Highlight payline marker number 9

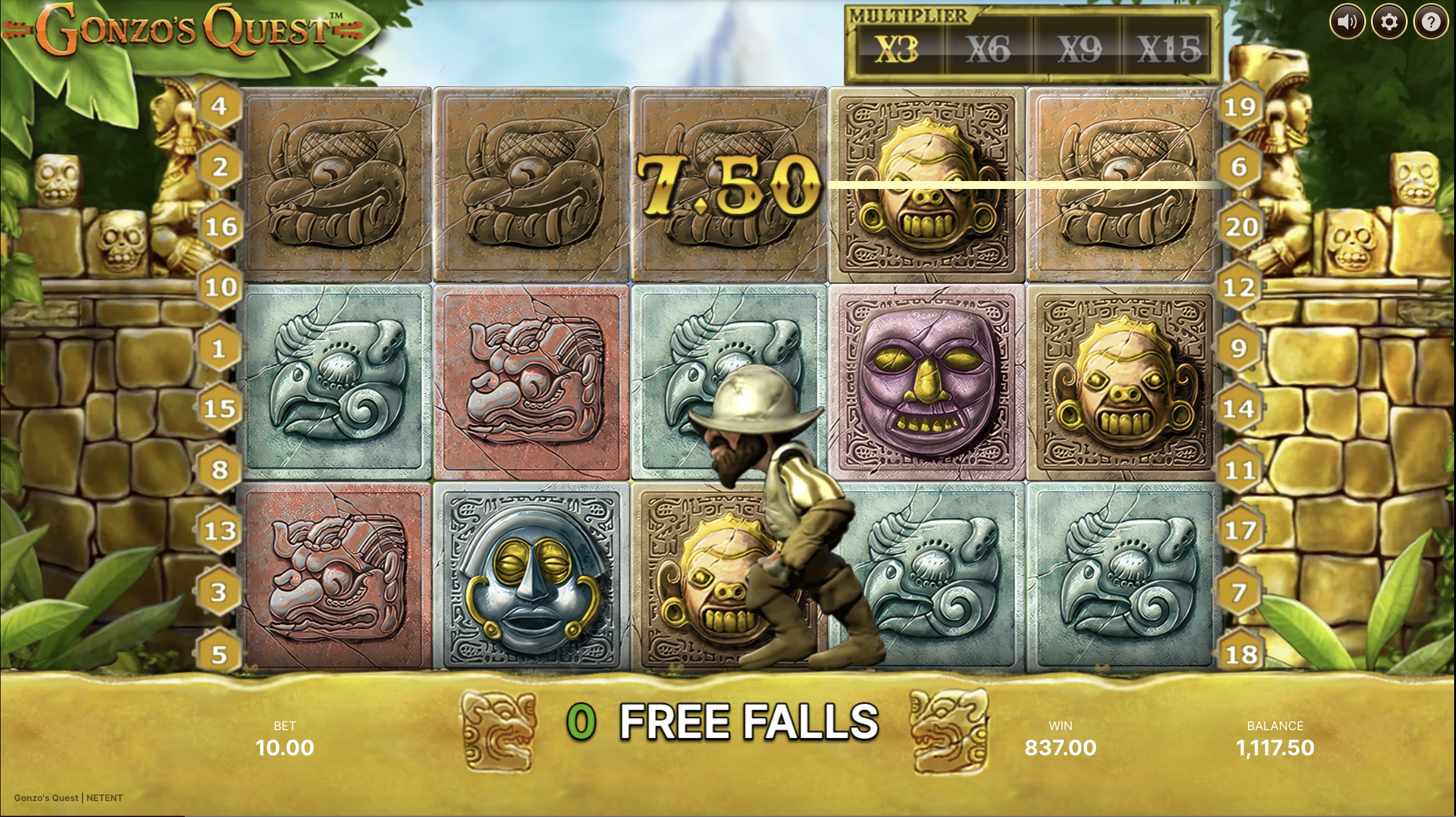(1239, 348)
